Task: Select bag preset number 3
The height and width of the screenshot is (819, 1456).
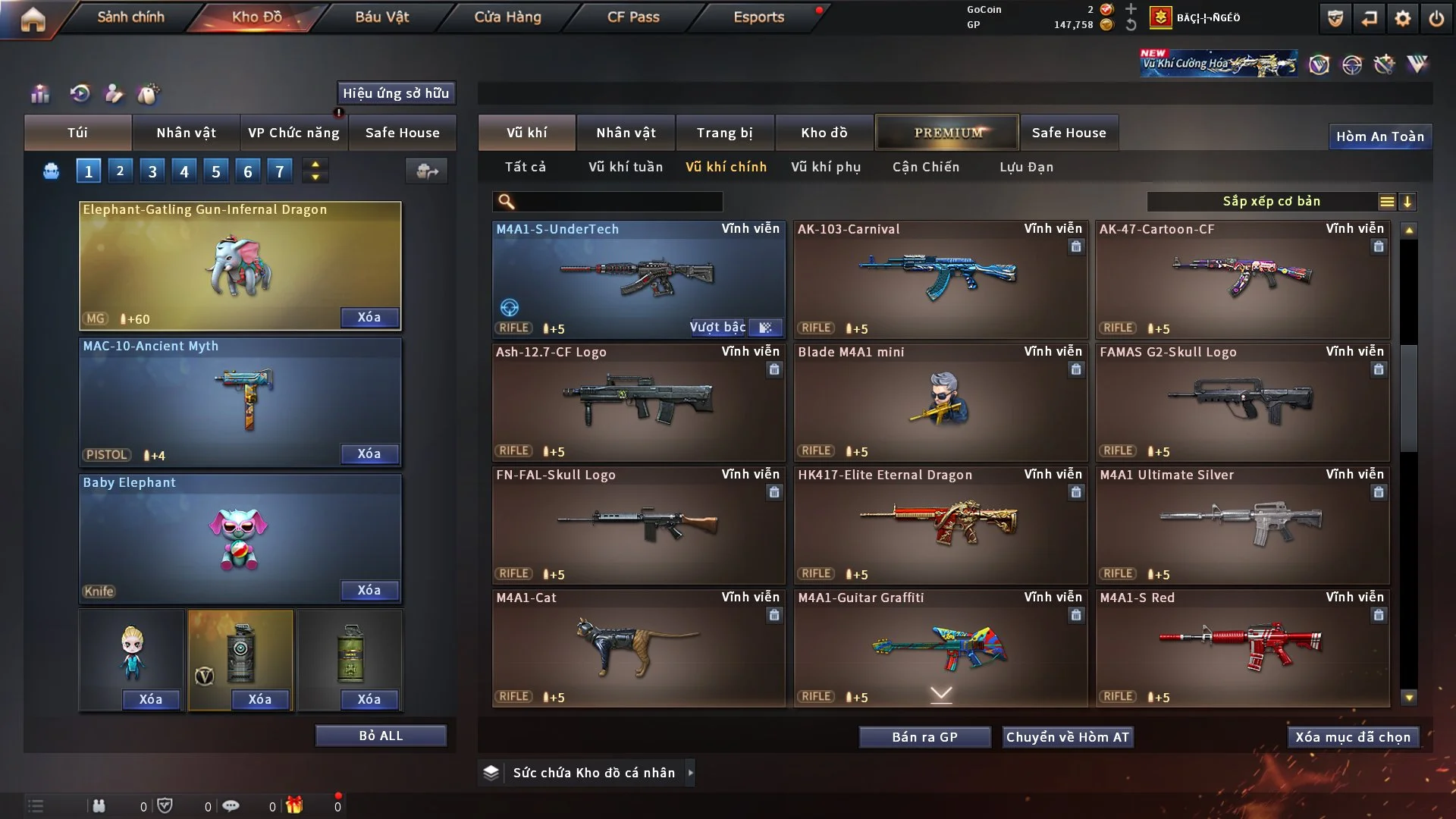Action: coord(152,171)
